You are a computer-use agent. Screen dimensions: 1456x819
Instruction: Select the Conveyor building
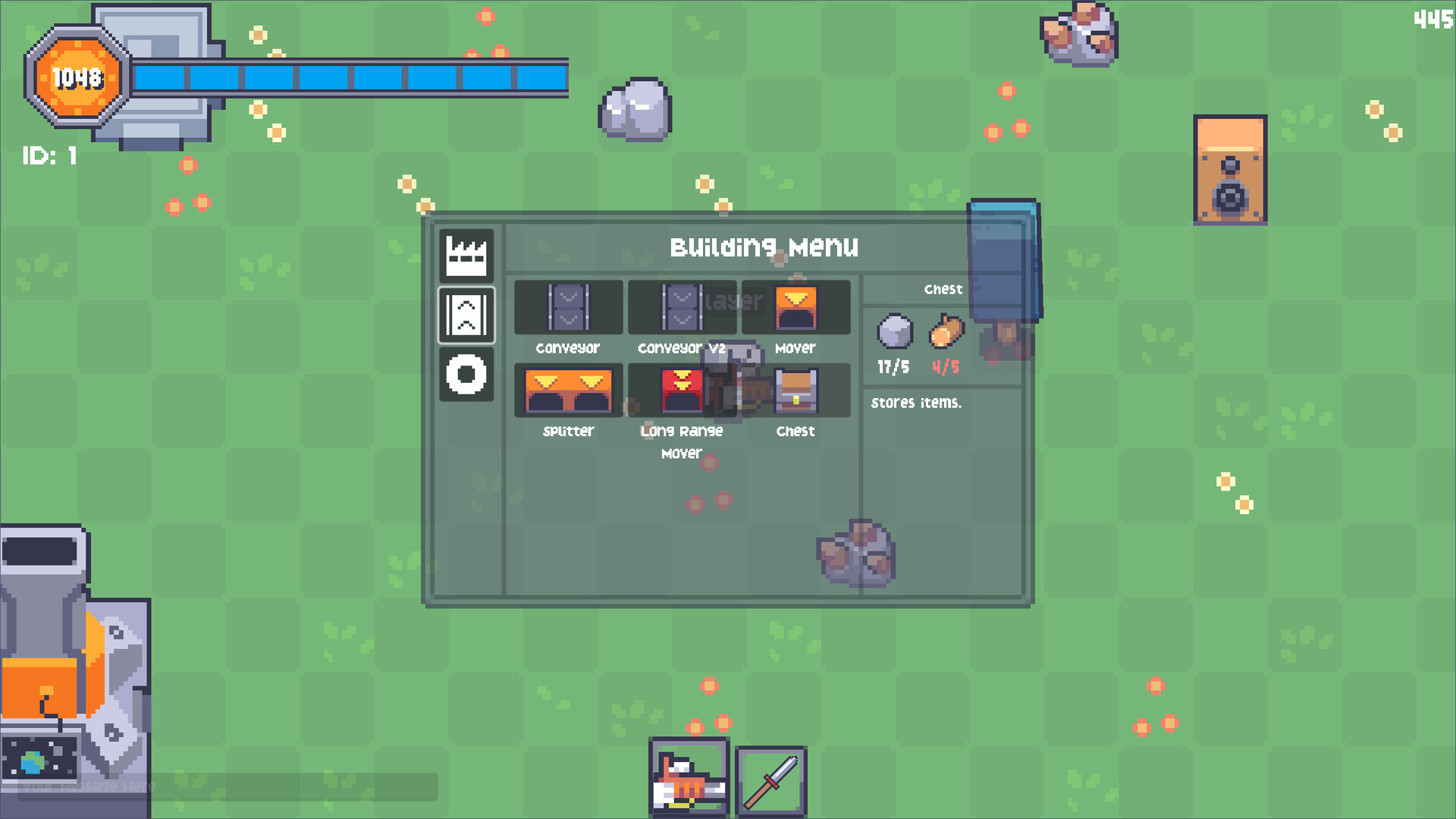[x=567, y=307]
